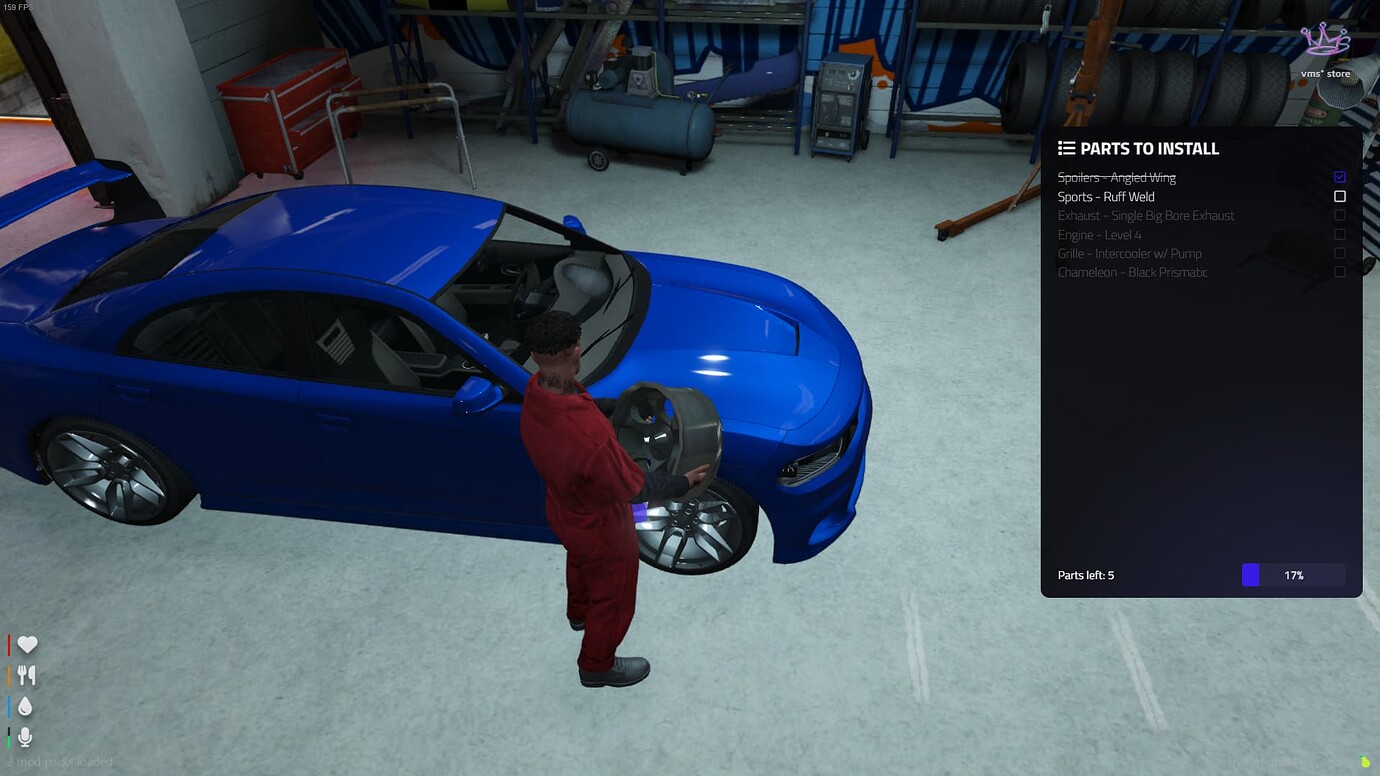Click the PARTS TO INSTALL panel title
This screenshot has height=776, width=1380.
1149,148
